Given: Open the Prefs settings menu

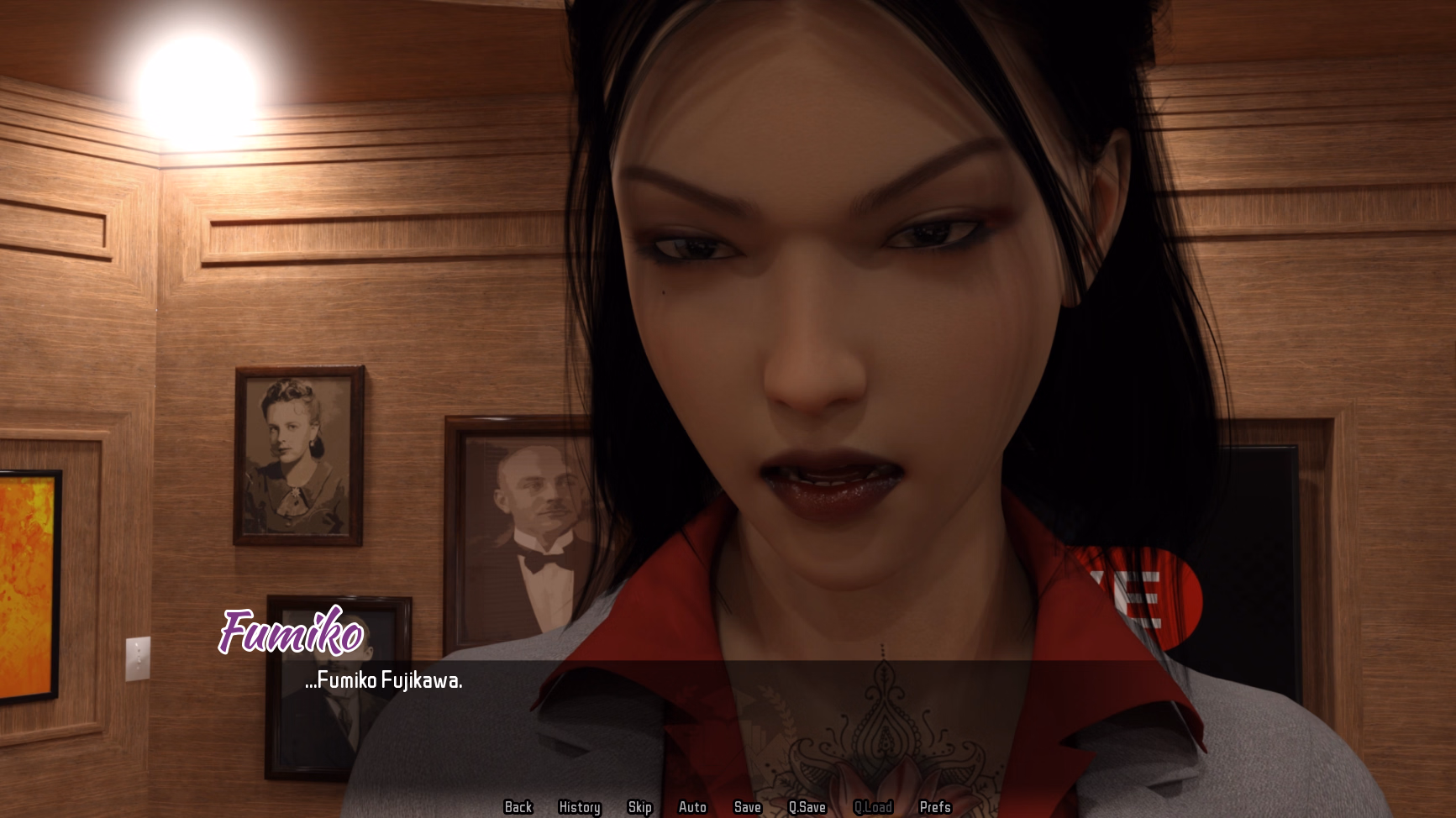Looking at the screenshot, I should (935, 807).
